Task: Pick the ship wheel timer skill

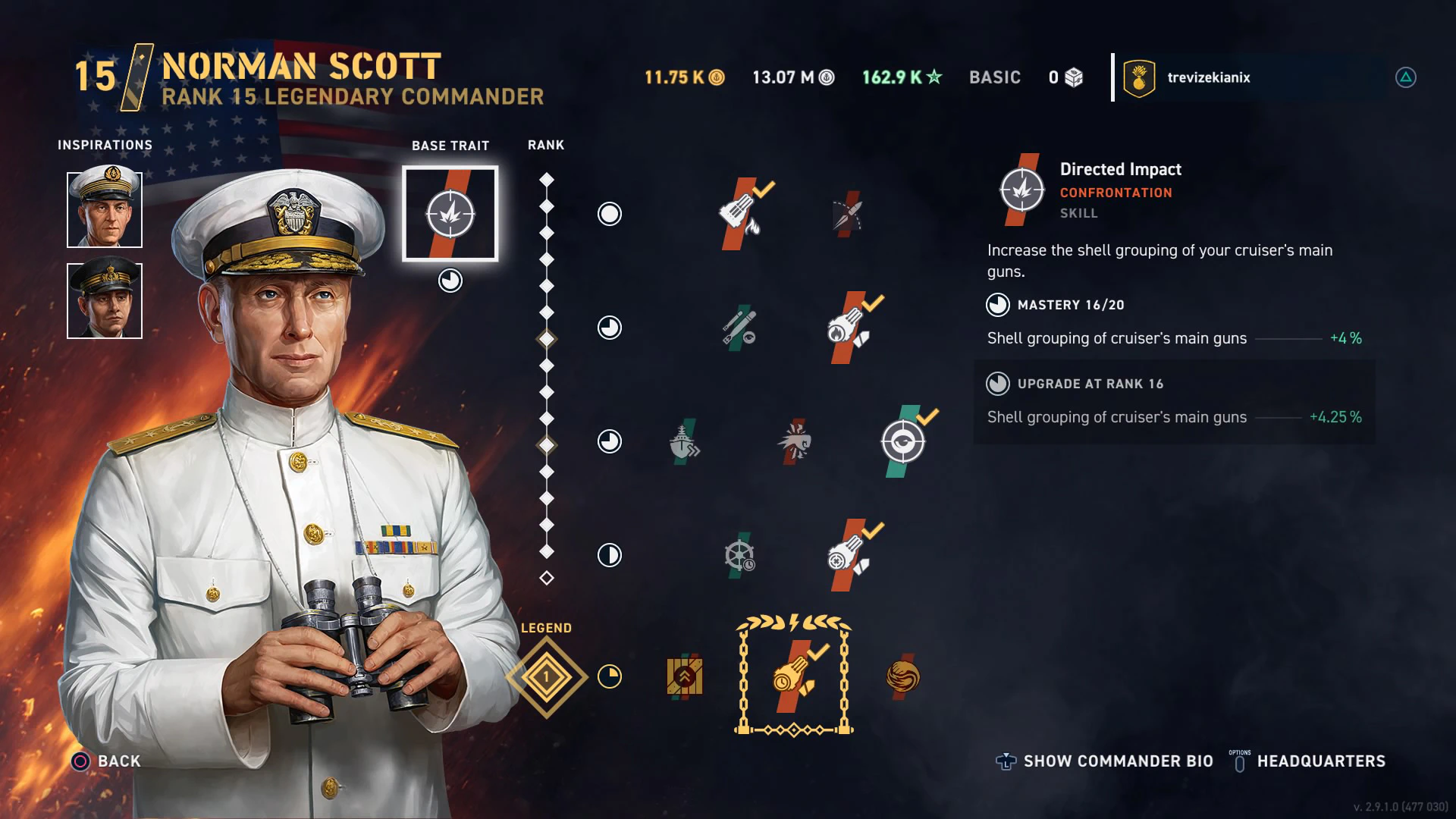Action: [x=739, y=555]
